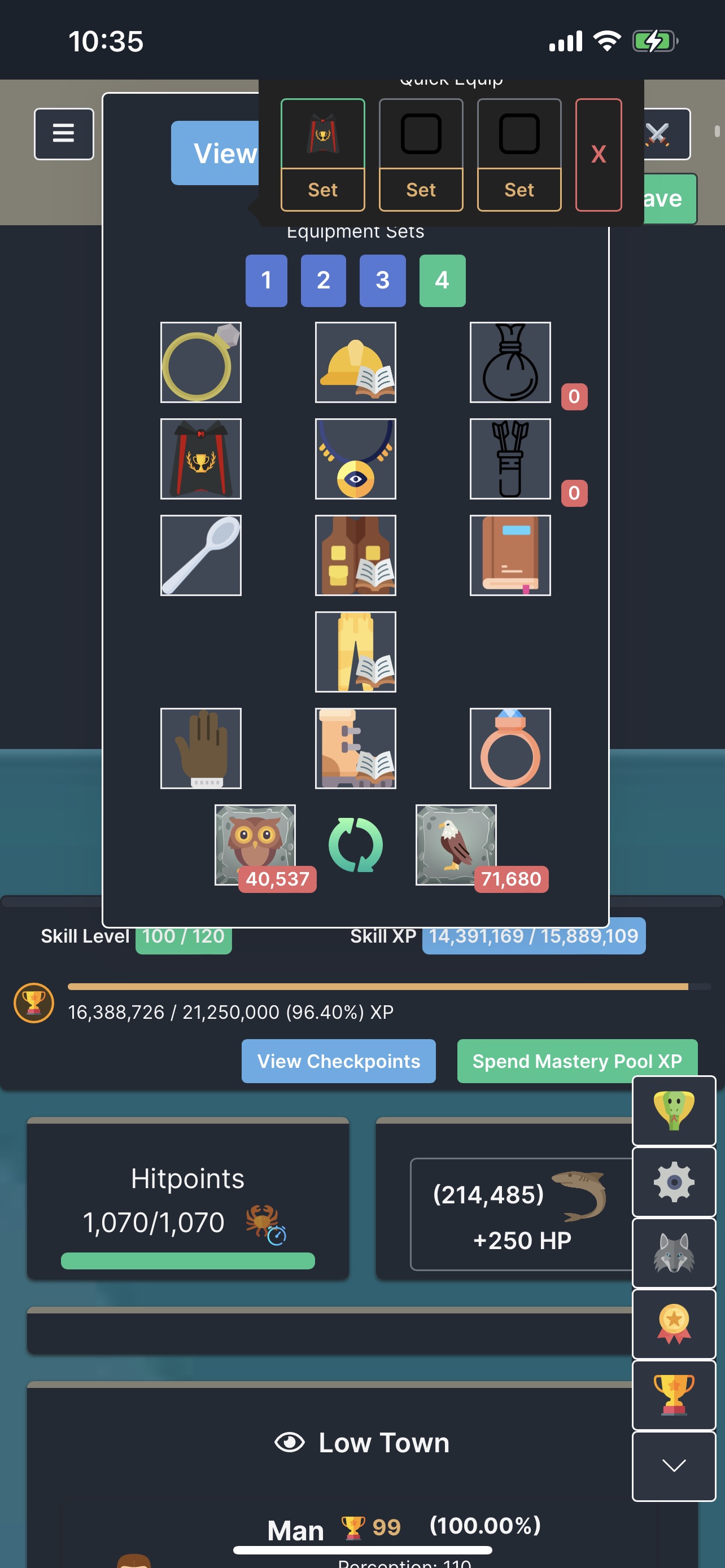Select the spoon weapon slot
725x1568 pixels.
[x=201, y=554]
